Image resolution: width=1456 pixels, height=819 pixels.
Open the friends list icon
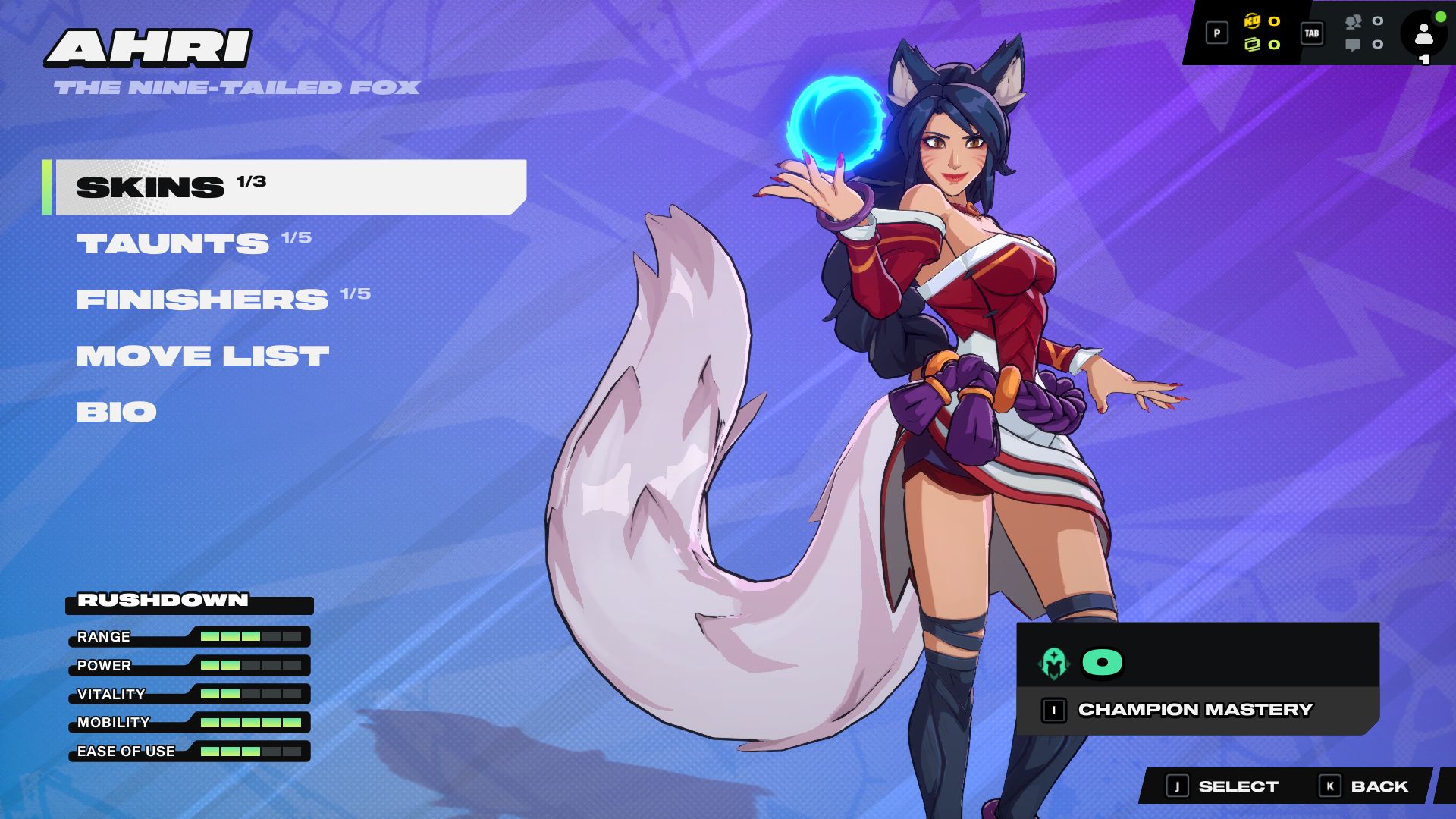[x=1354, y=21]
